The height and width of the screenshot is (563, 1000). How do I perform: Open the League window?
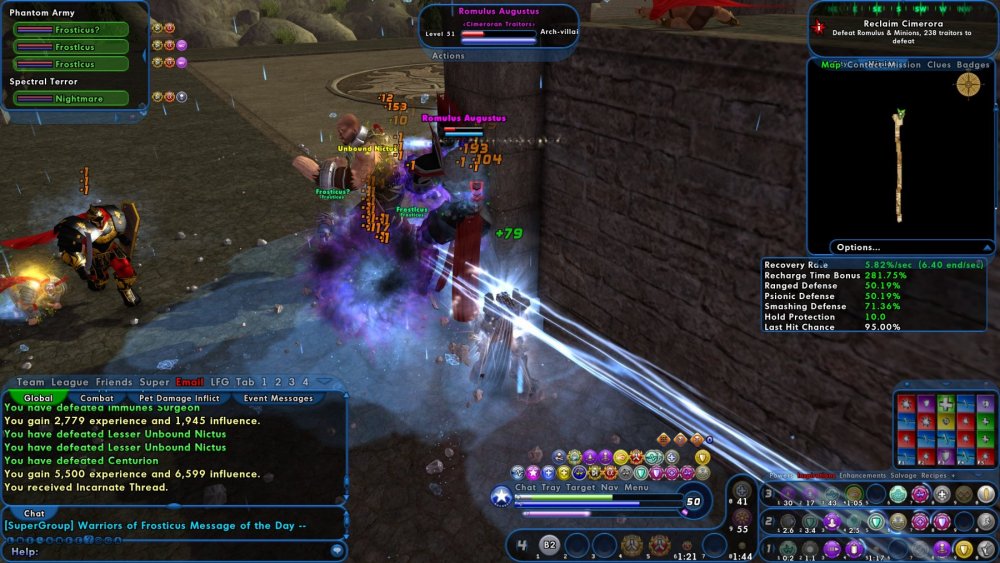point(71,382)
